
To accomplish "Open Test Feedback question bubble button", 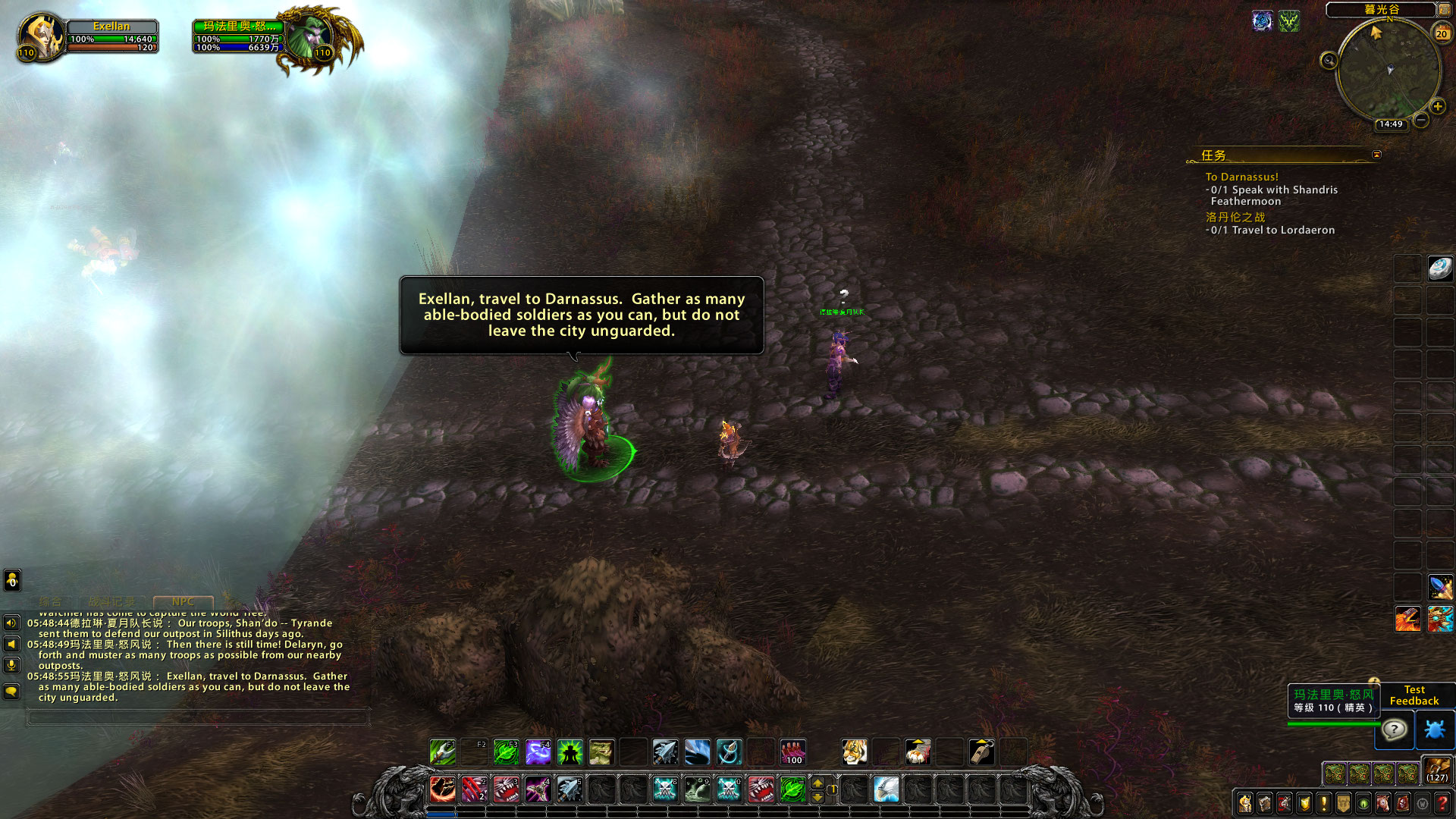I will coord(1395,730).
